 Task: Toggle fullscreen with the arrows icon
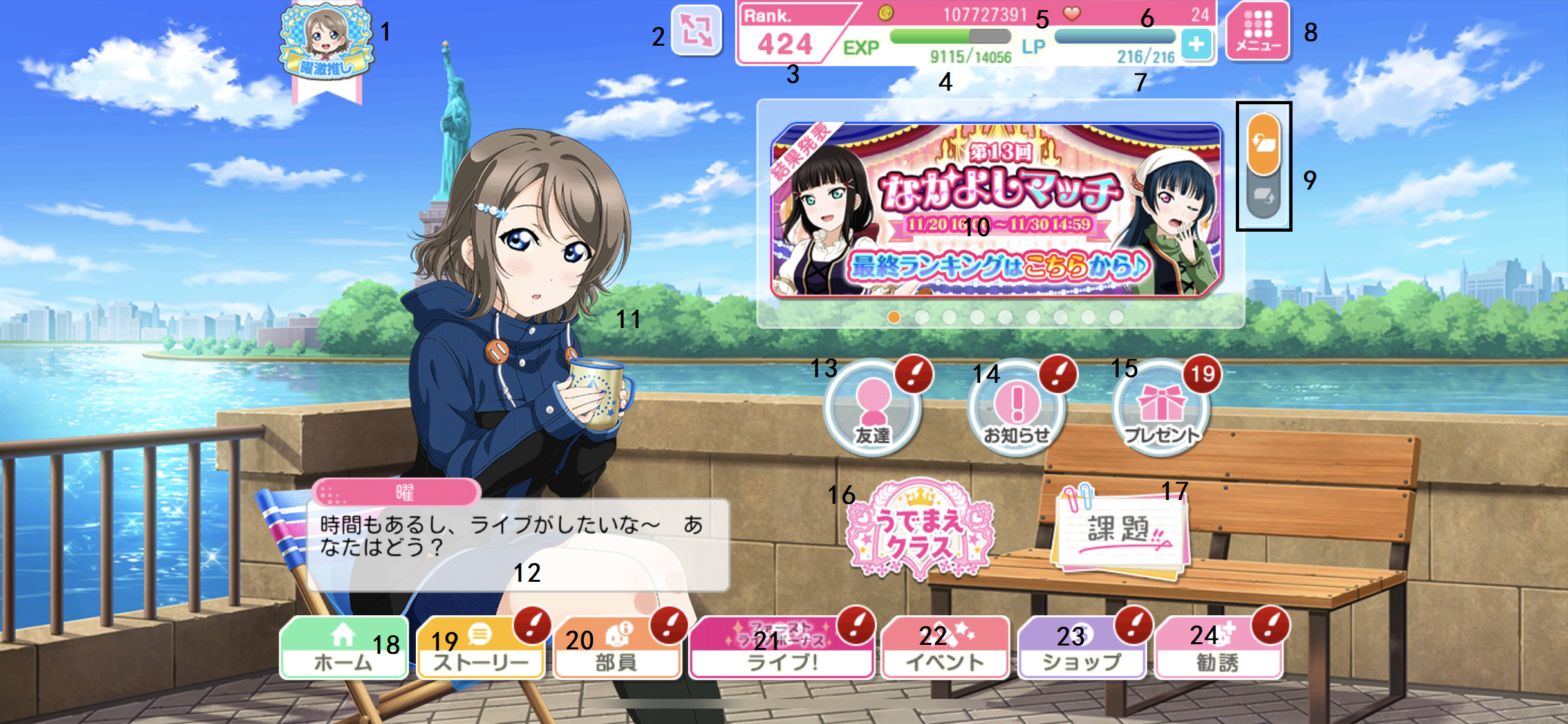696,30
